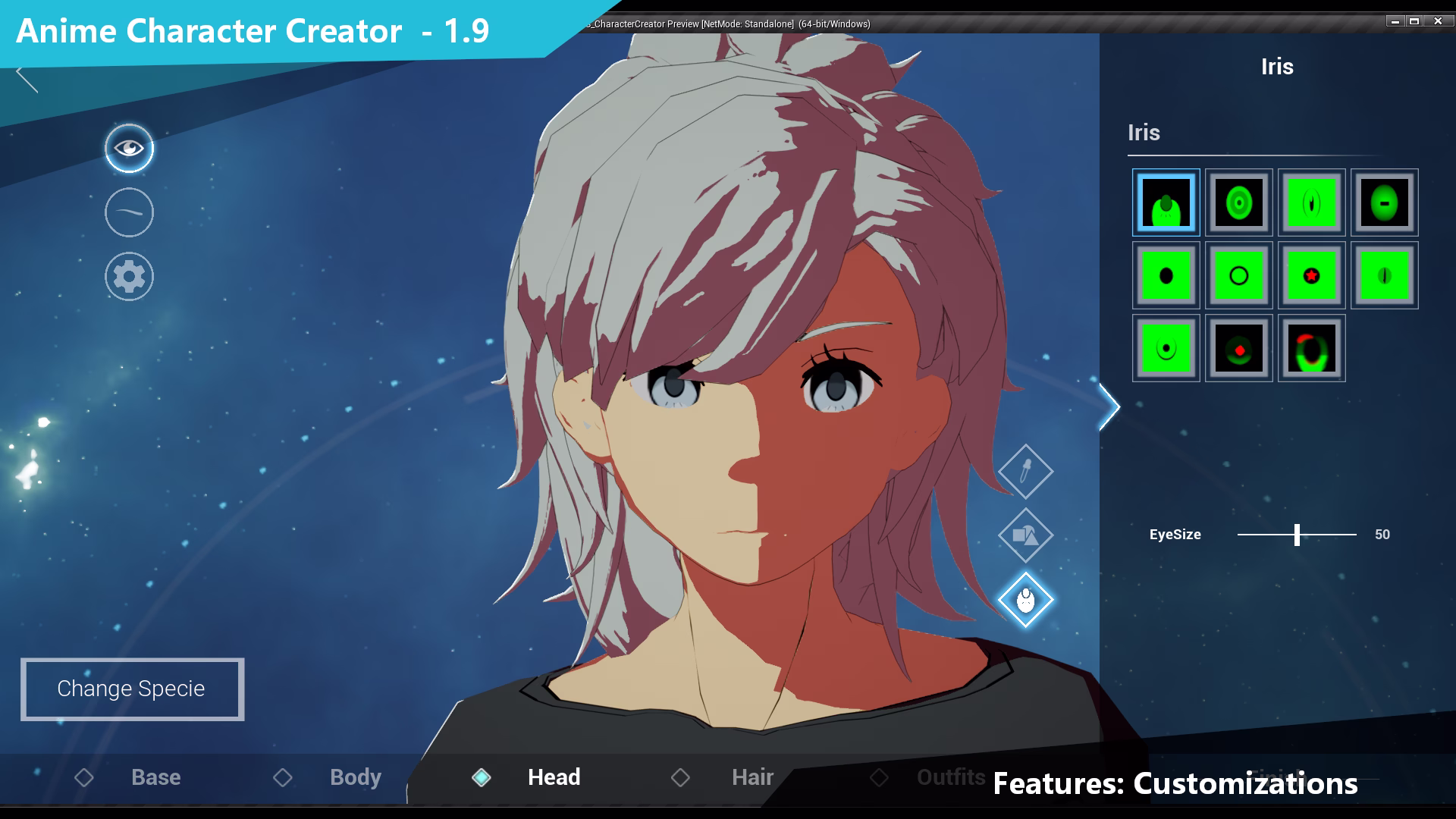This screenshot has width=1456, height=819.
Task: Click the gear settings icon on the left
Action: coord(129,276)
